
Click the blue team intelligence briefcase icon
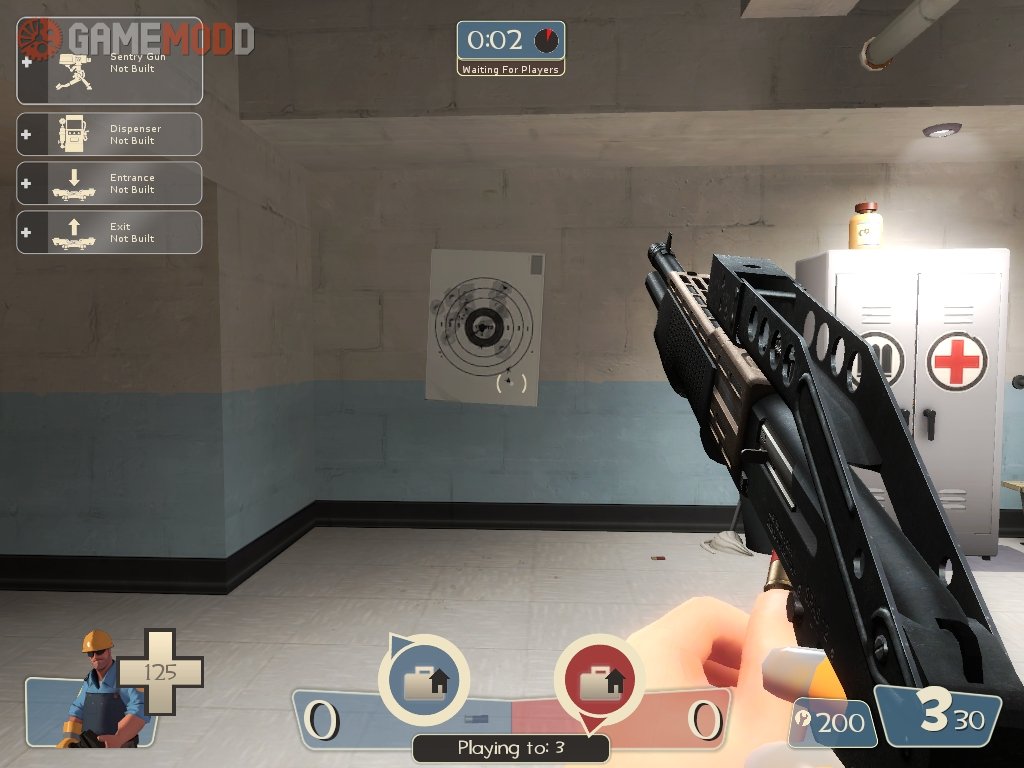point(424,681)
